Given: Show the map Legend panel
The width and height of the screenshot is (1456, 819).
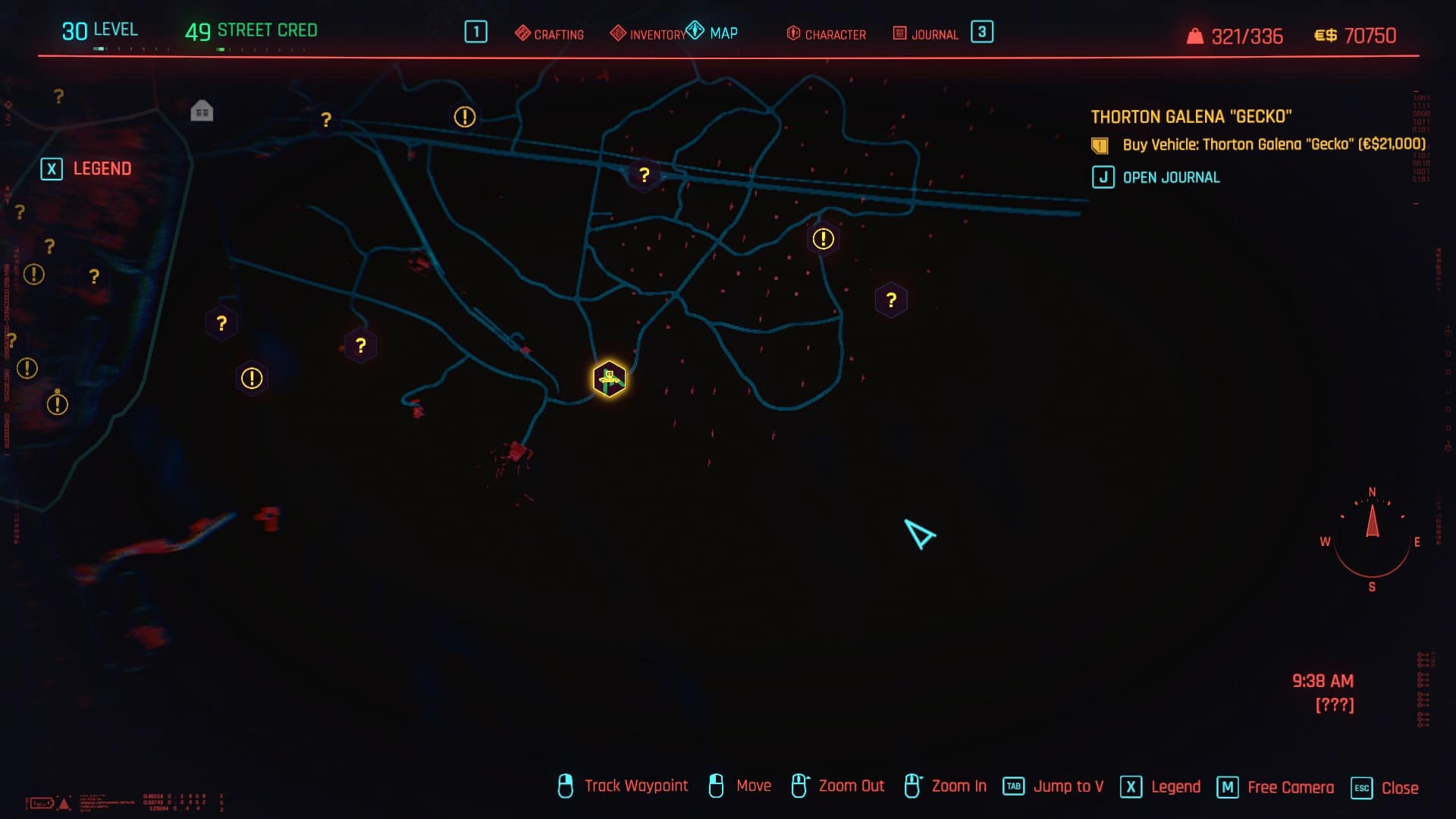Looking at the screenshot, I should point(86,168).
